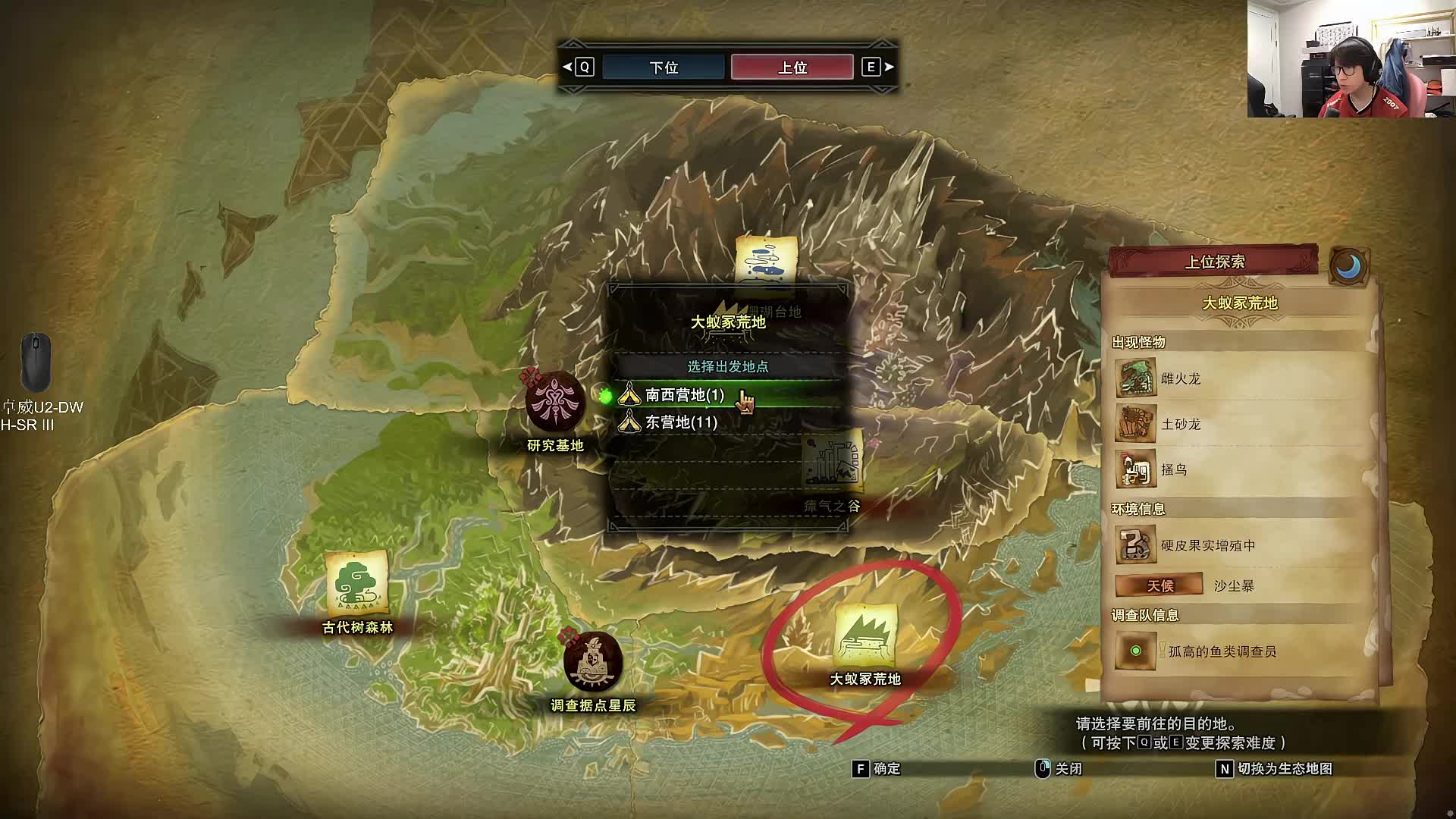Switch to the 下位 low rank tab

click(x=664, y=67)
